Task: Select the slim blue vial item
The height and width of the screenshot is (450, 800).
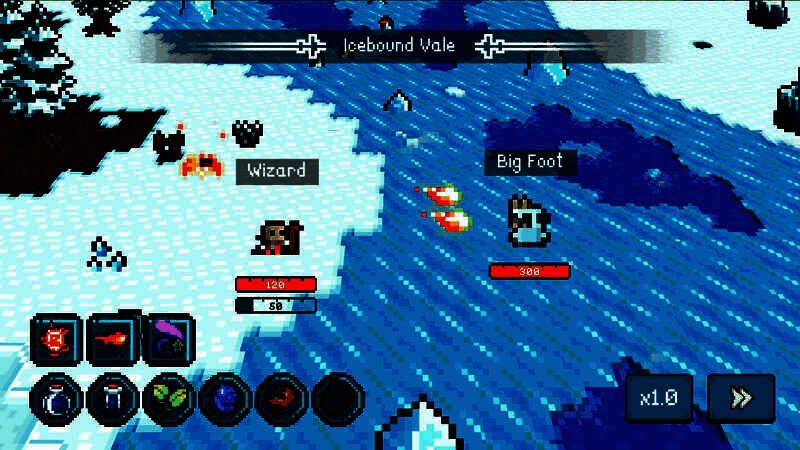Action: coord(112,400)
